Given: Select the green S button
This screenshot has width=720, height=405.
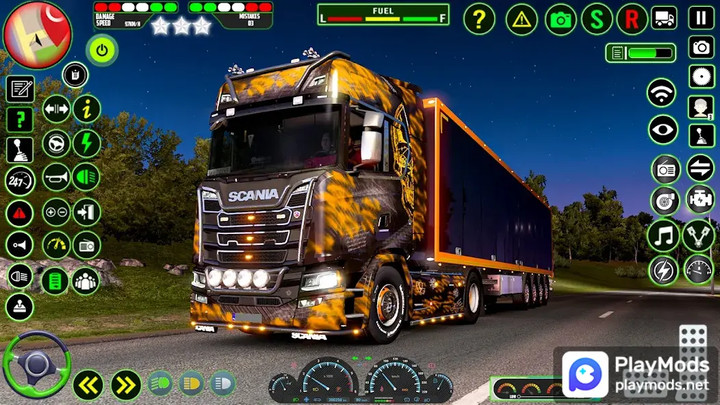Looking at the screenshot, I should [598, 18].
